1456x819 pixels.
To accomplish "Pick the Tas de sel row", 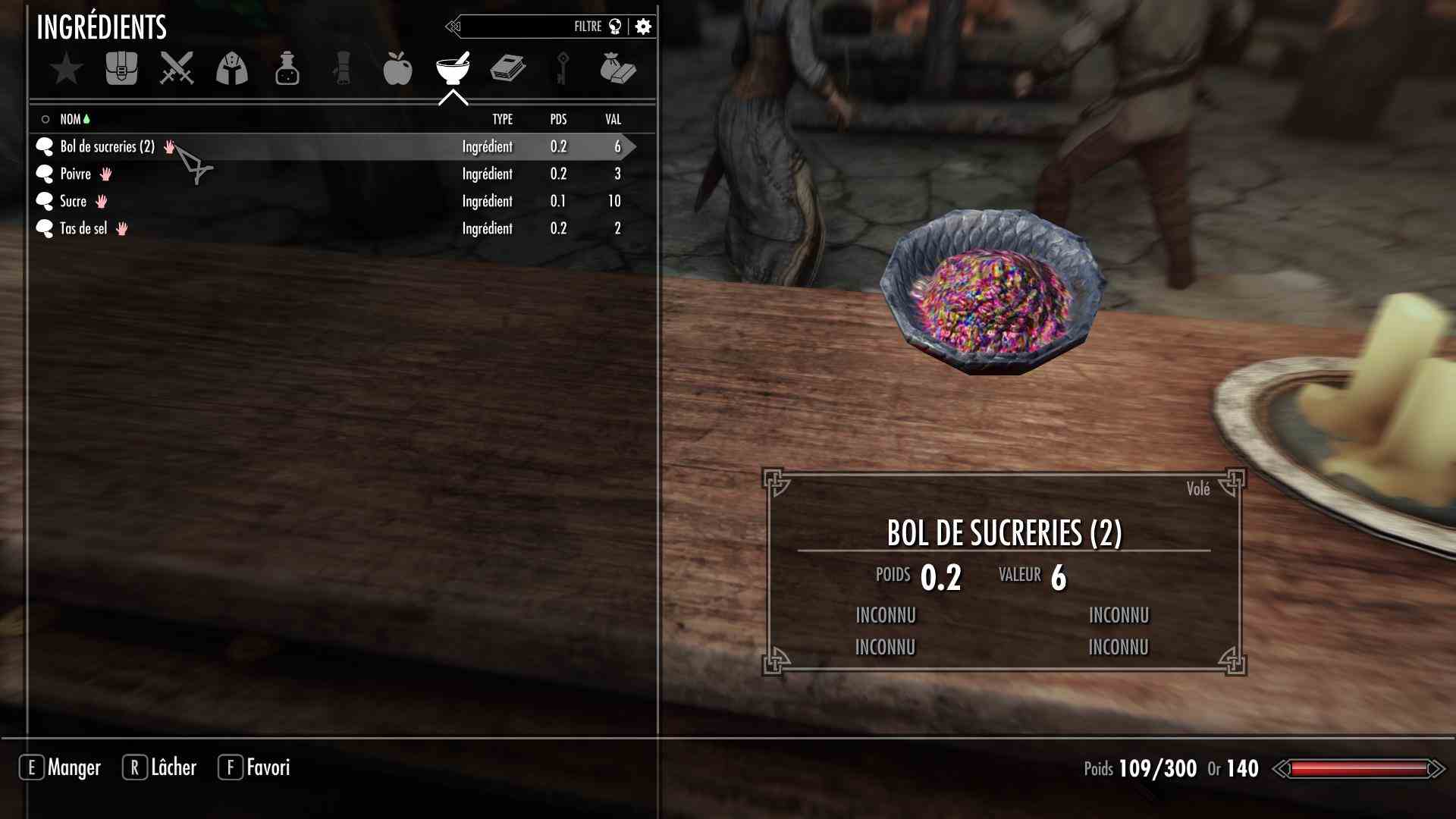I will click(83, 228).
